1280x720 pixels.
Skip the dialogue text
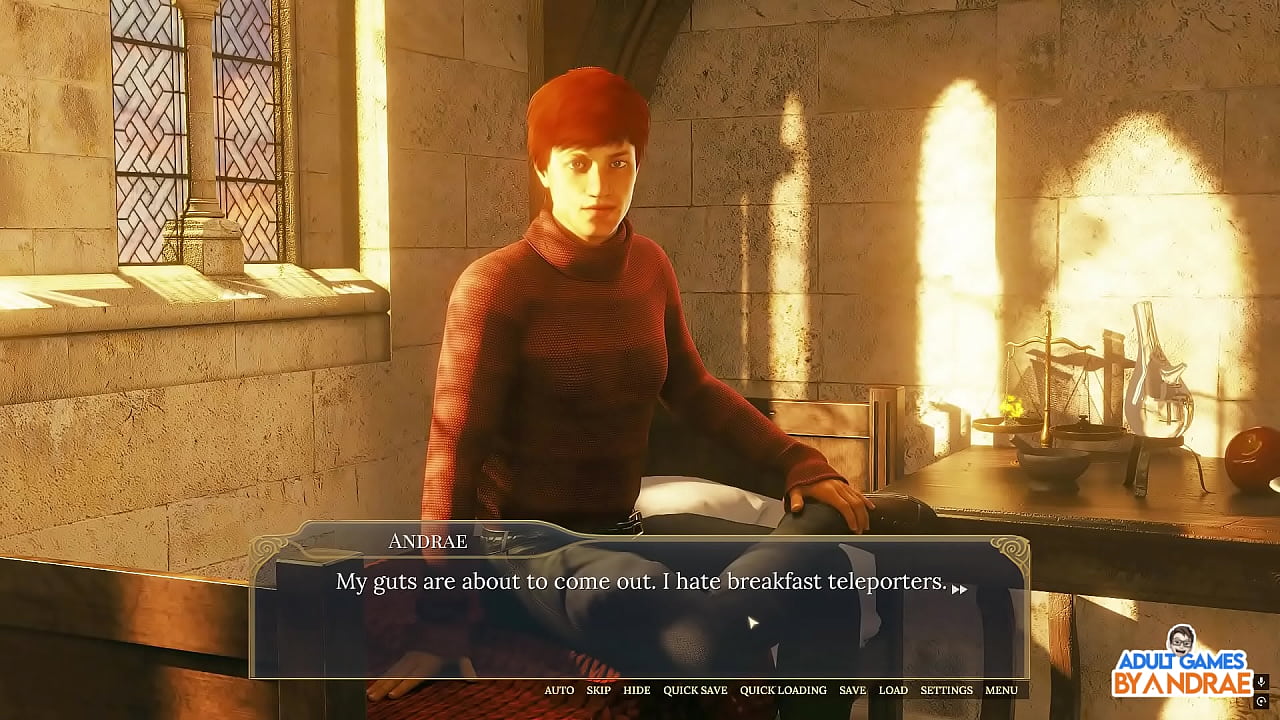(598, 690)
